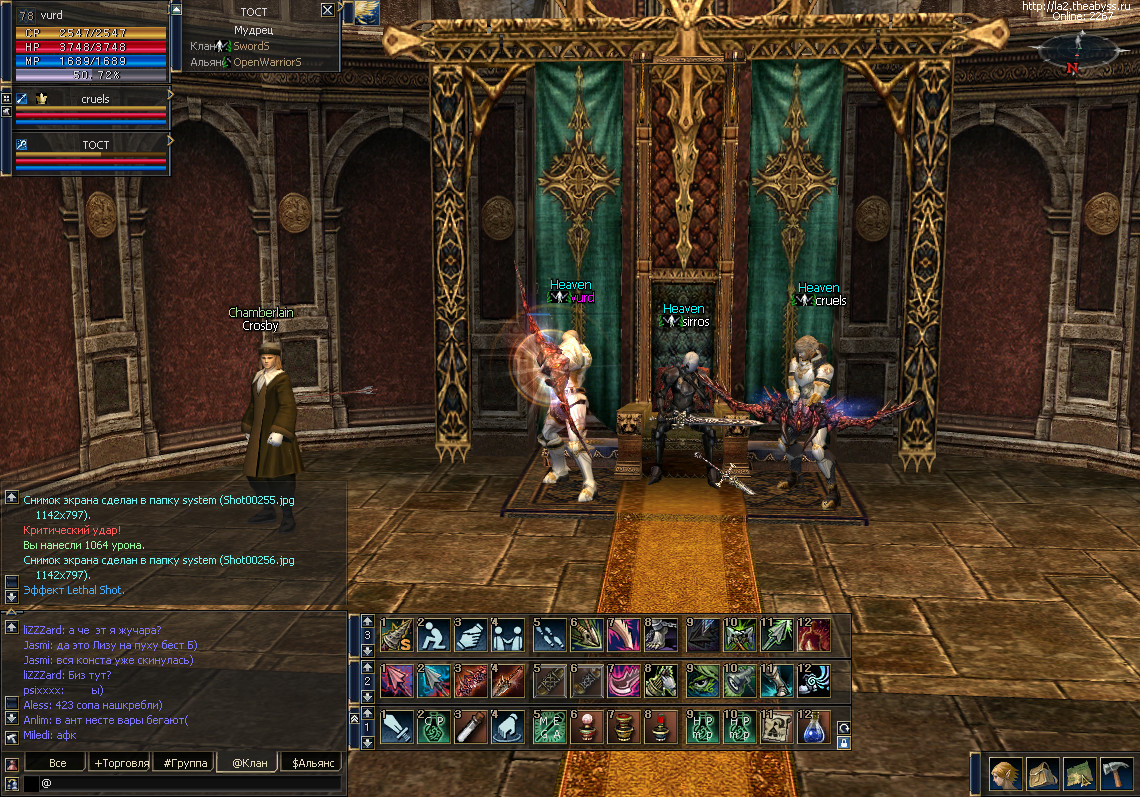Toggle the hotbar lock padlock button
1140x797 pixels.
point(844,743)
